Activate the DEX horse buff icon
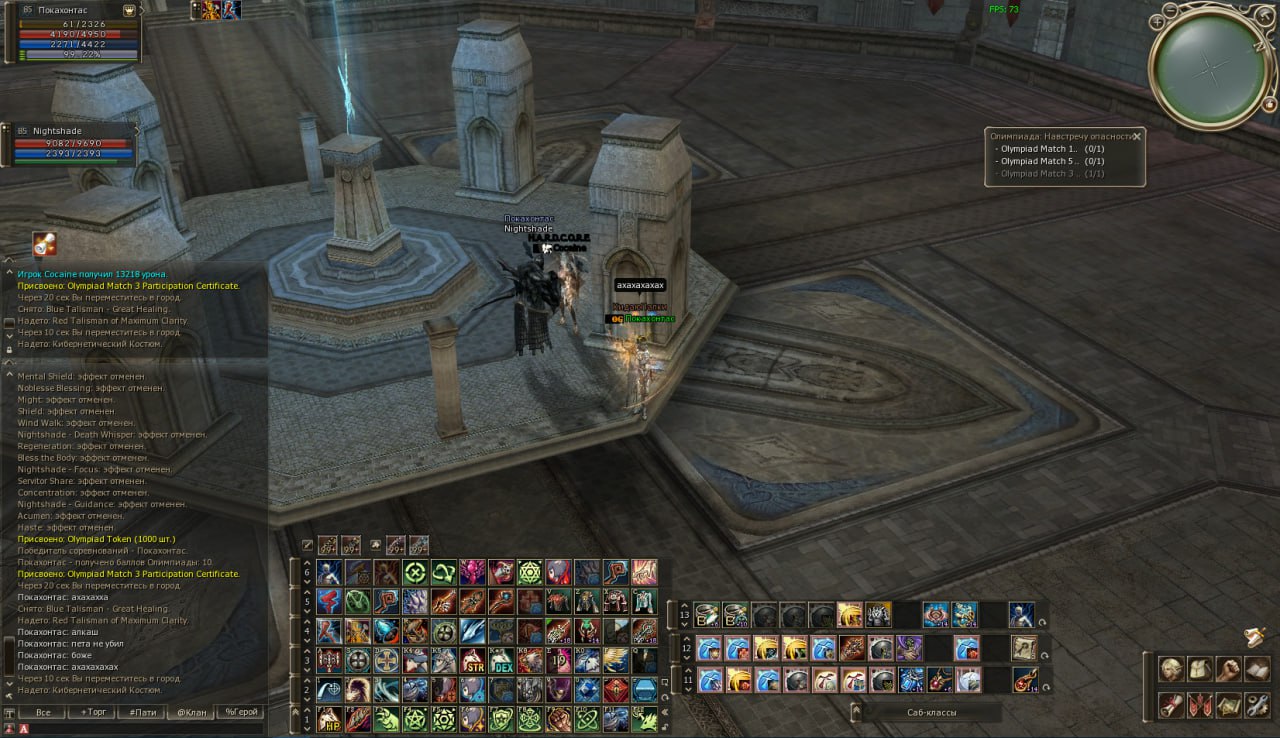This screenshot has height=738, width=1280. pos(502,660)
